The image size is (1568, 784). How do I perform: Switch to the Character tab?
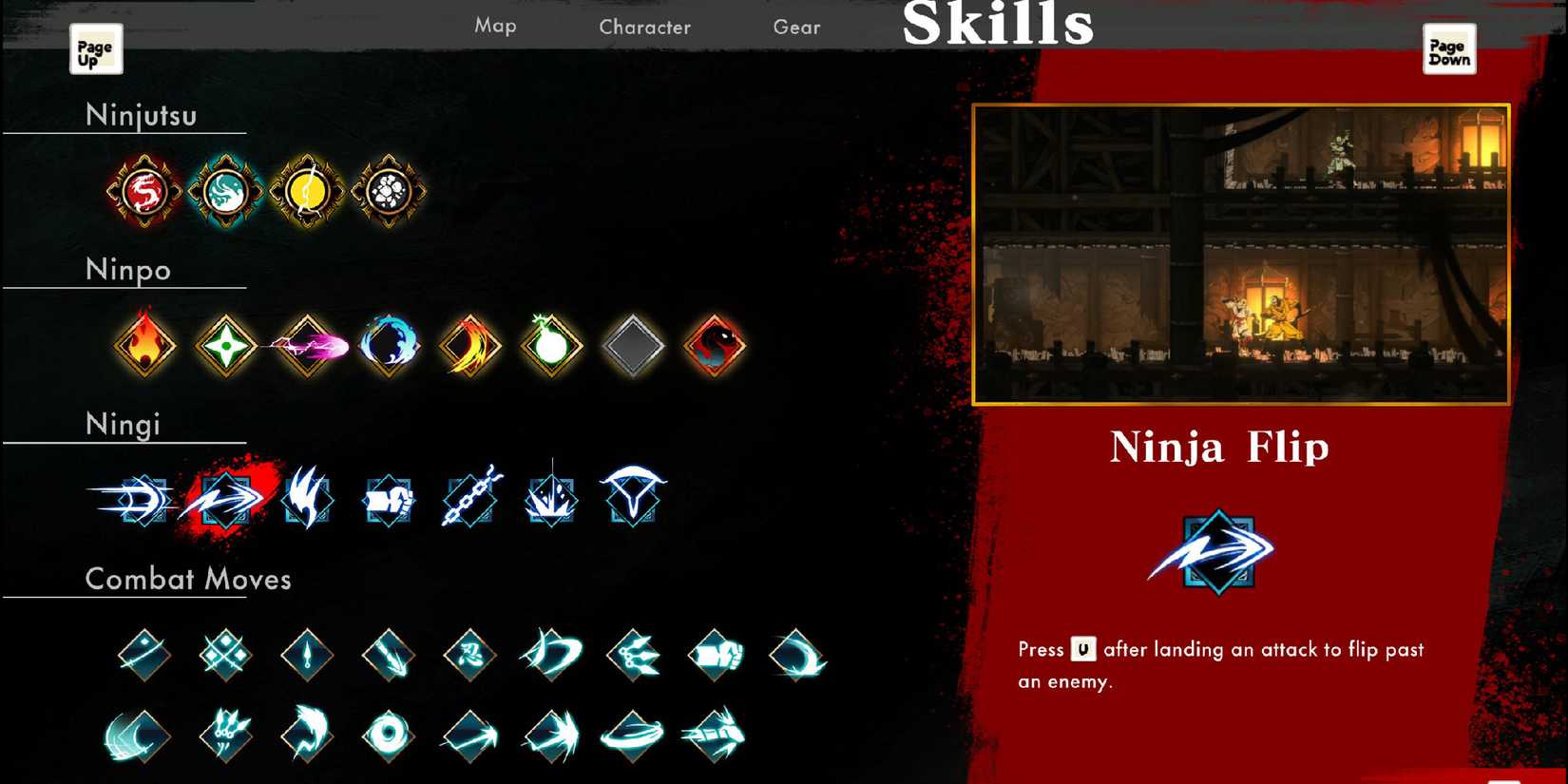(644, 27)
